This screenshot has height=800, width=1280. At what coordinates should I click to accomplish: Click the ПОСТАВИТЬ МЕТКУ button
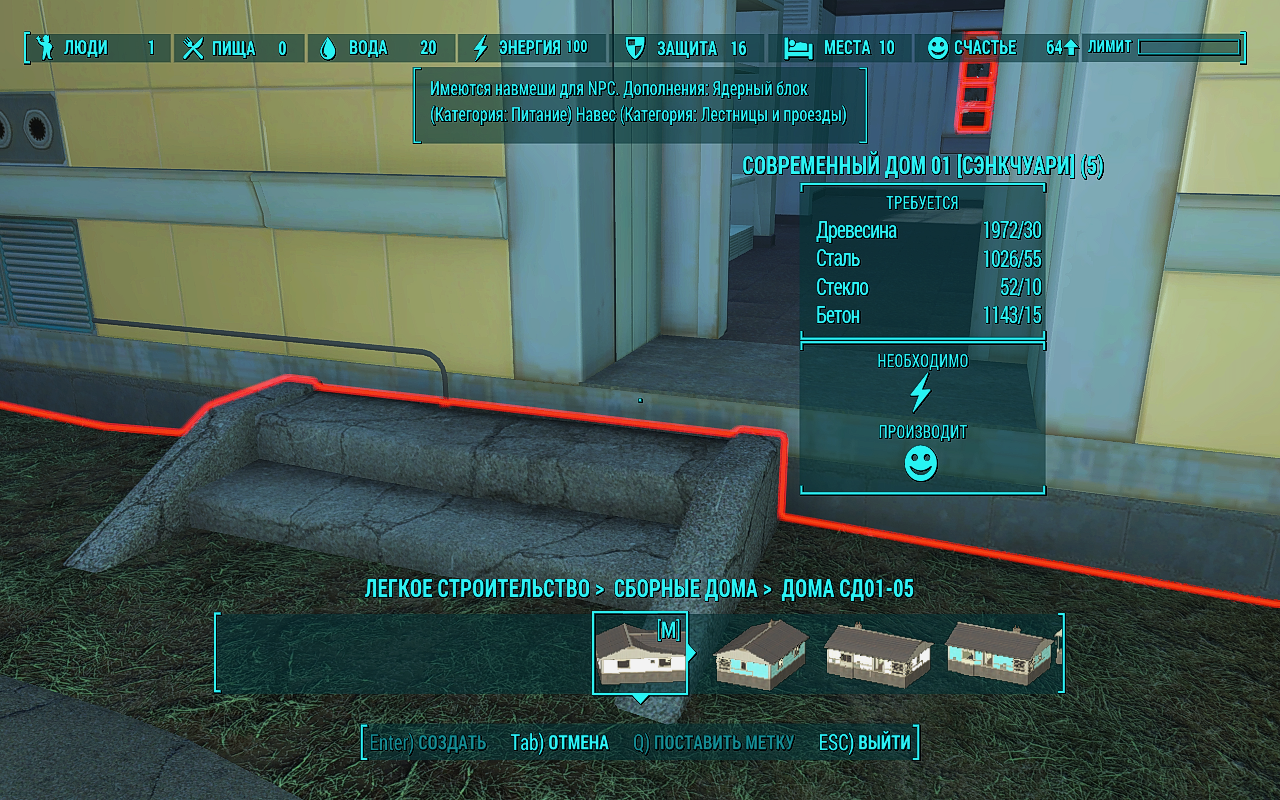[714, 743]
